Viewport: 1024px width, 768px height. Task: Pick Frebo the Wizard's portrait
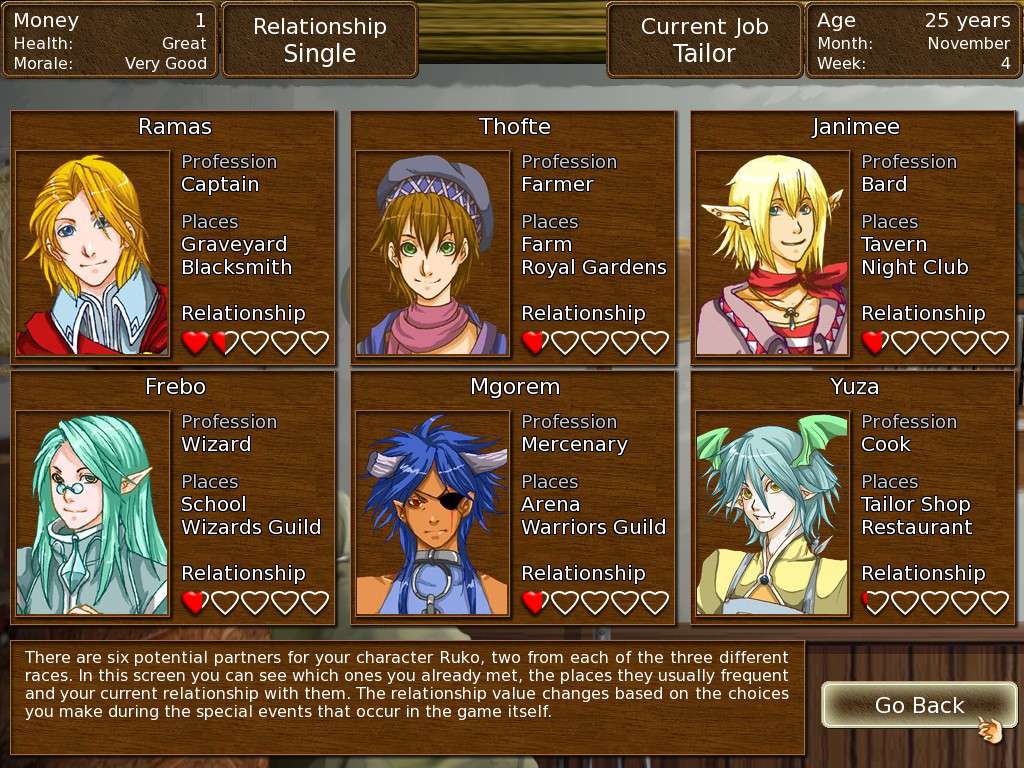pos(93,513)
